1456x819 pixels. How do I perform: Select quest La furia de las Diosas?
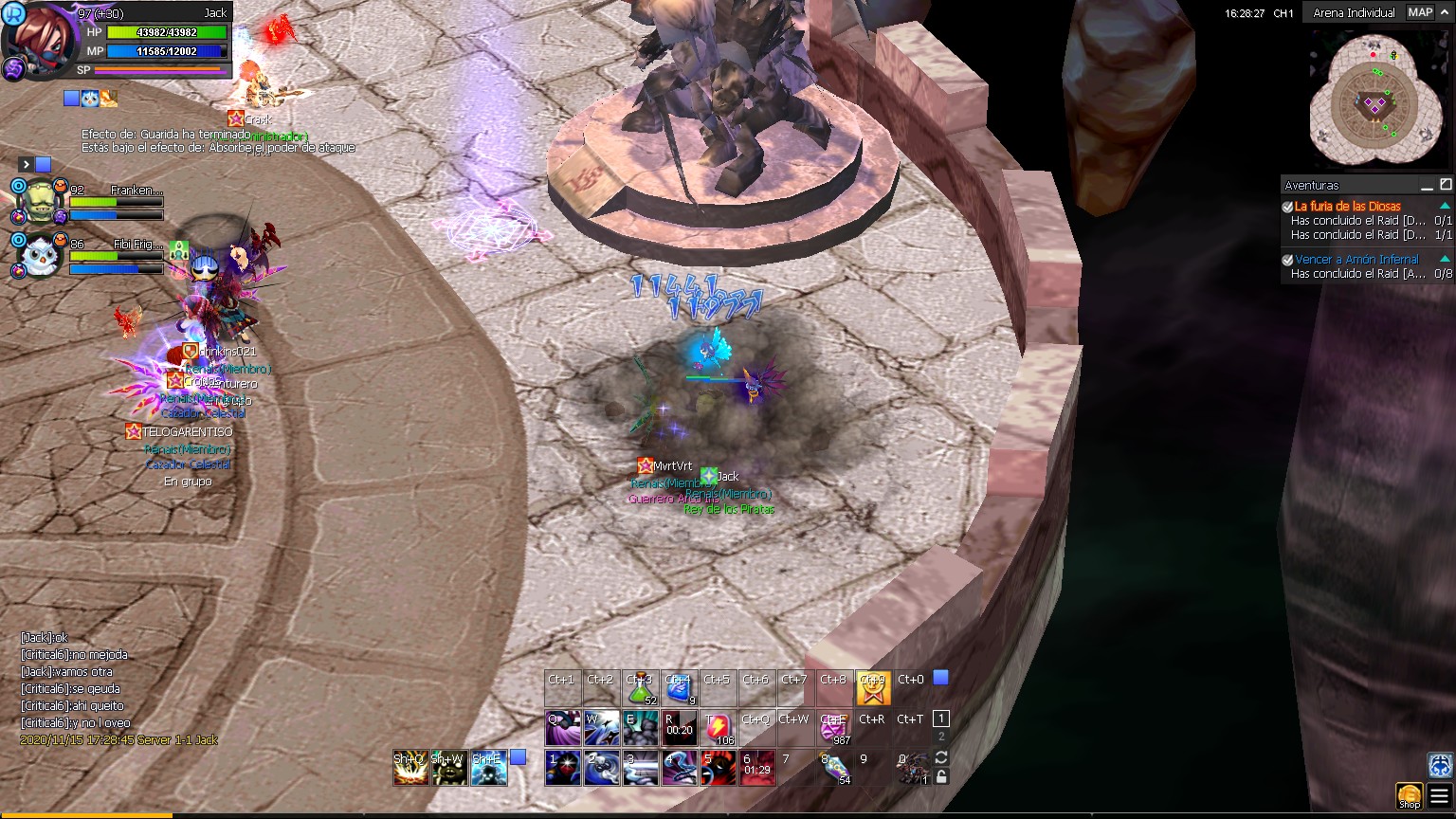click(x=1347, y=206)
